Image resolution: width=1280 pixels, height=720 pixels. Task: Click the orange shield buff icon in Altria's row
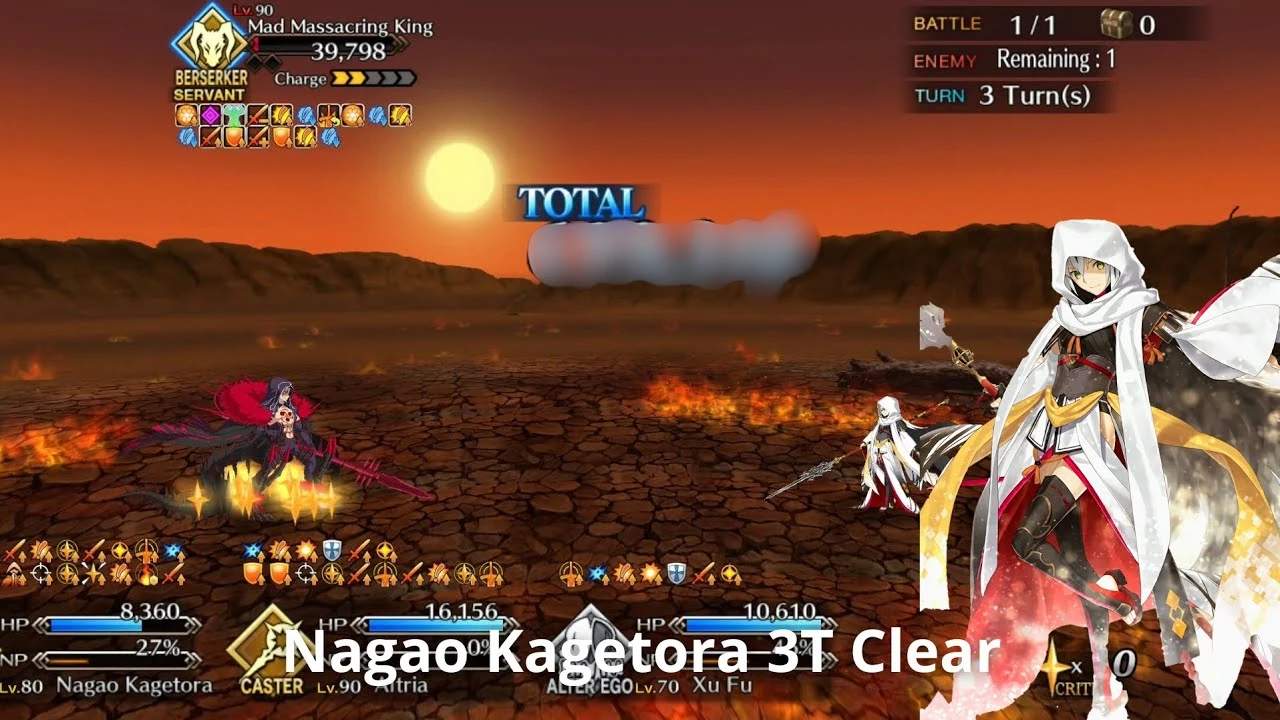pos(252,572)
